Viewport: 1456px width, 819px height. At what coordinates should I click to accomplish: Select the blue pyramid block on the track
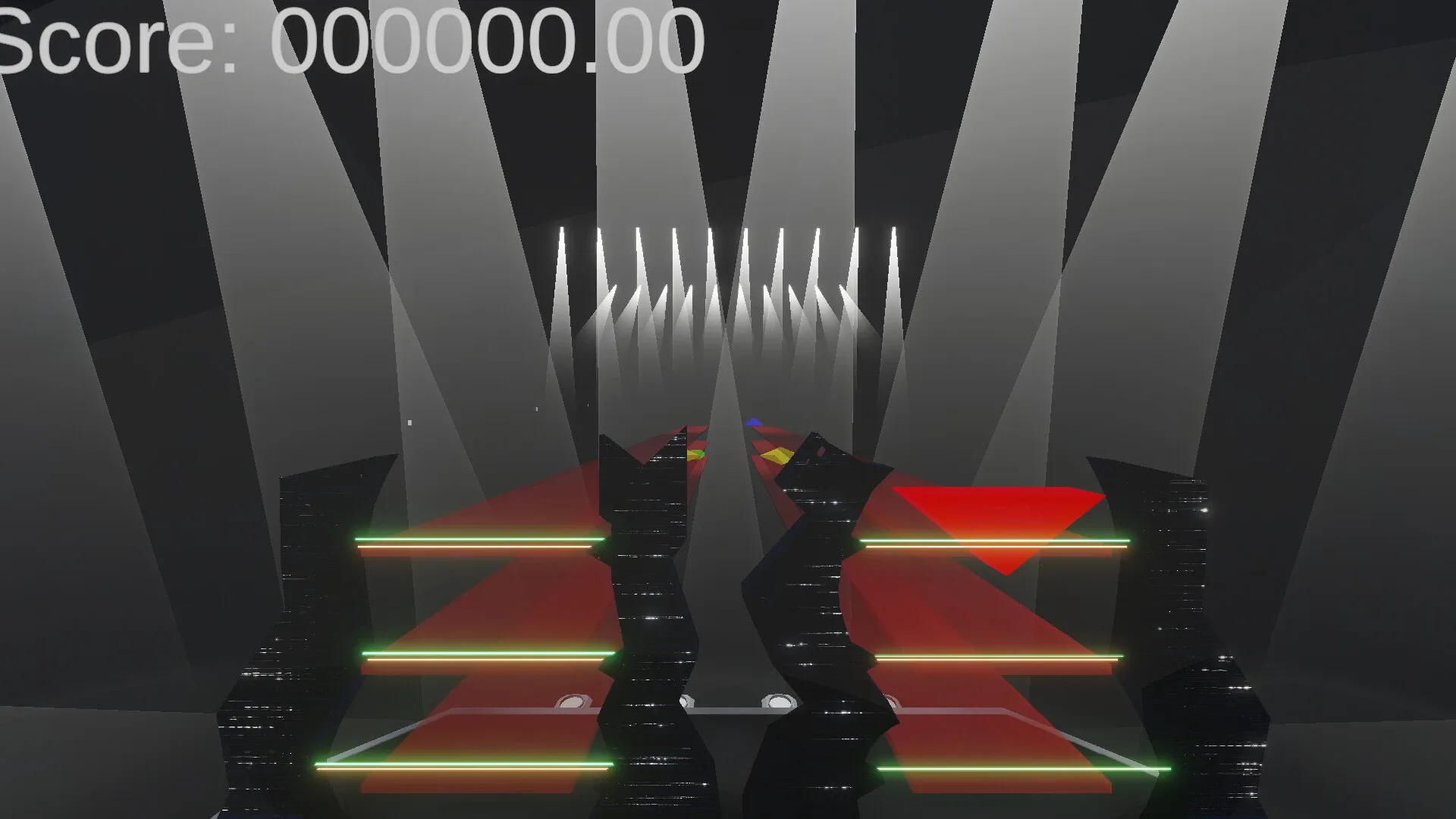coord(754,422)
